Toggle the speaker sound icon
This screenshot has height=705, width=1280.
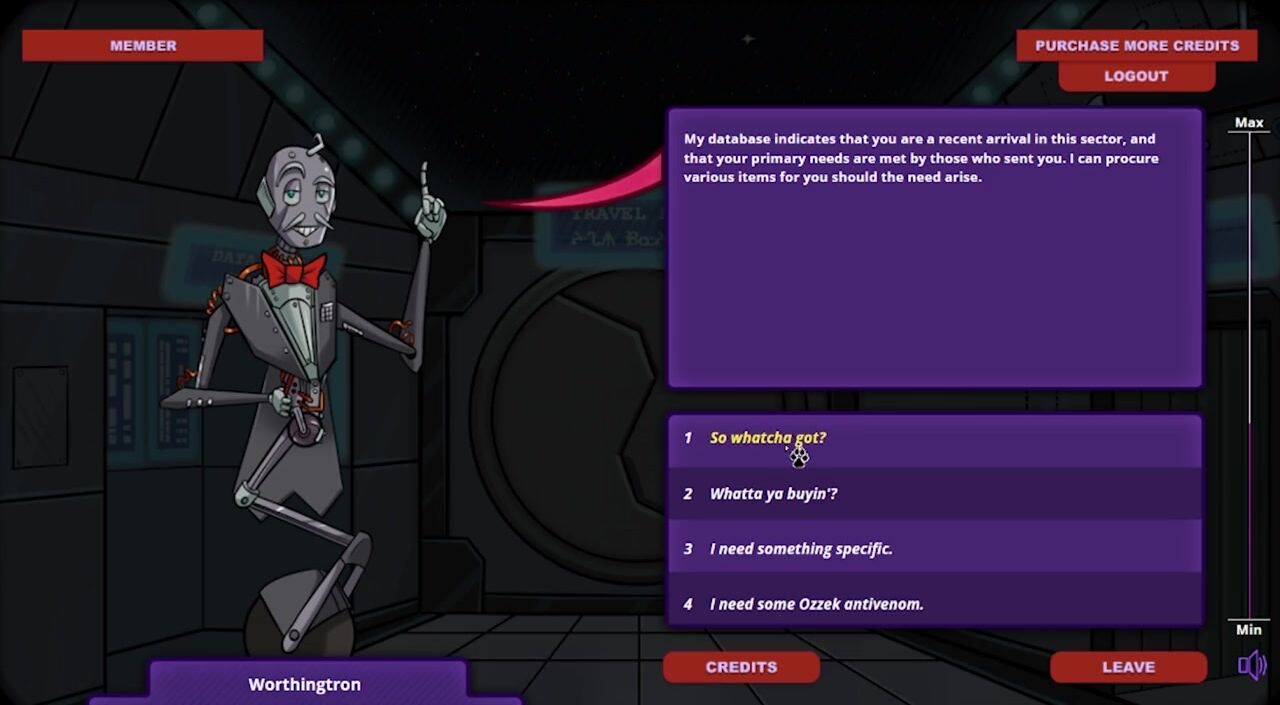[x=1251, y=665]
